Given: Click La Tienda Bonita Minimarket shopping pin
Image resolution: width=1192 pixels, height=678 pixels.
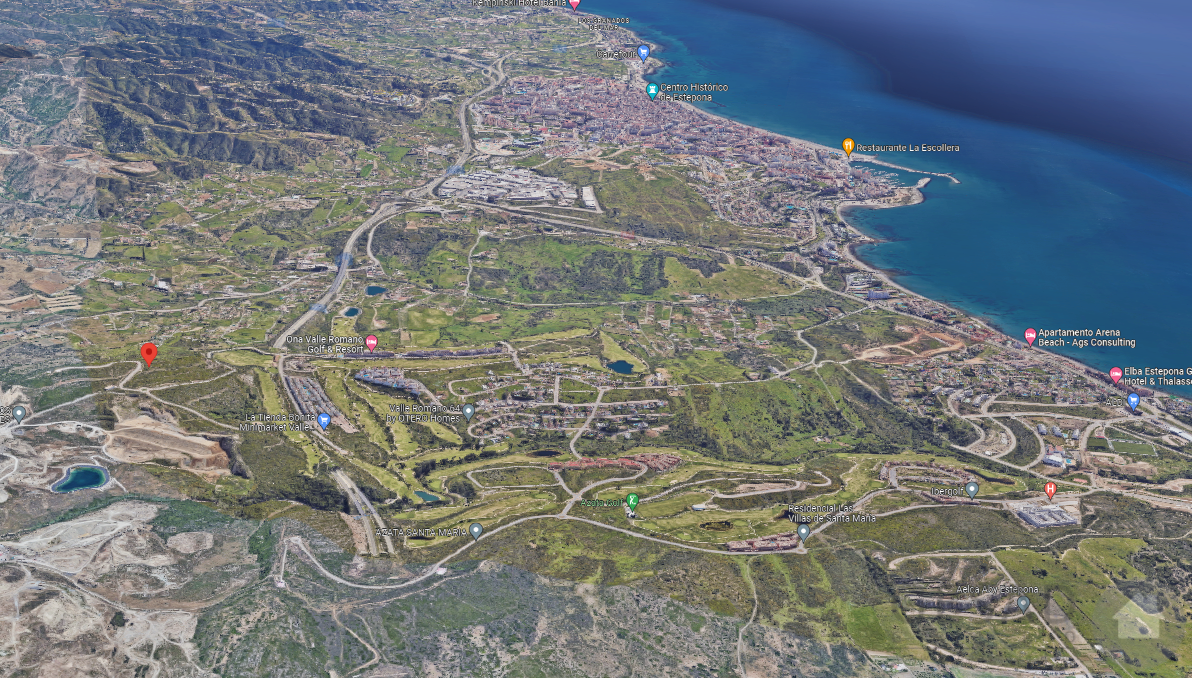Looking at the screenshot, I should 324,421.
